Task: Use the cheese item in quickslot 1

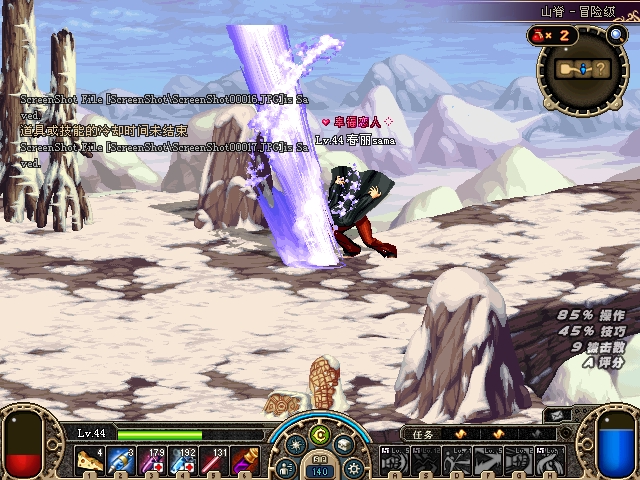Action: (88, 459)
